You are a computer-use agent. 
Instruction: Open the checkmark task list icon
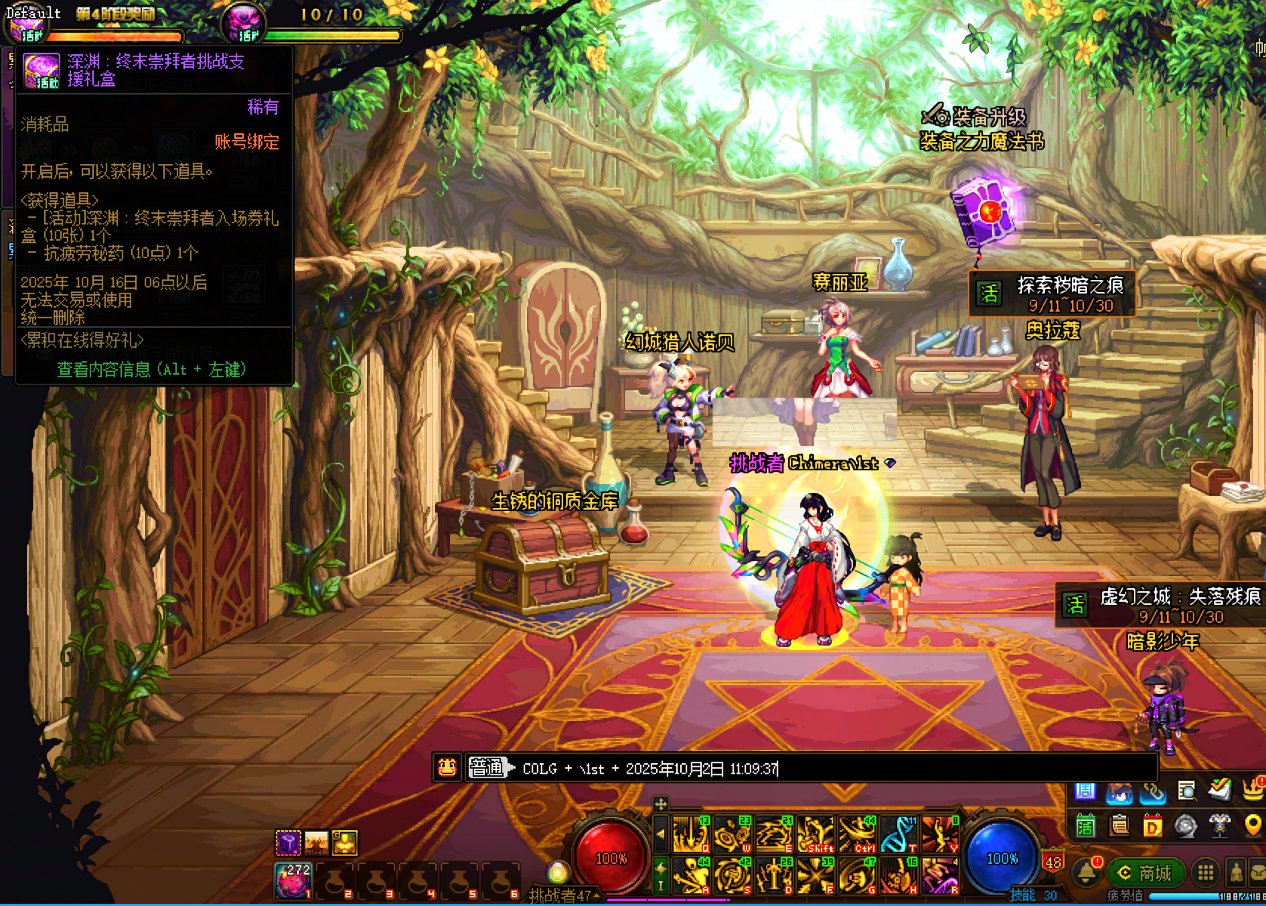(x=1218, y=790)
